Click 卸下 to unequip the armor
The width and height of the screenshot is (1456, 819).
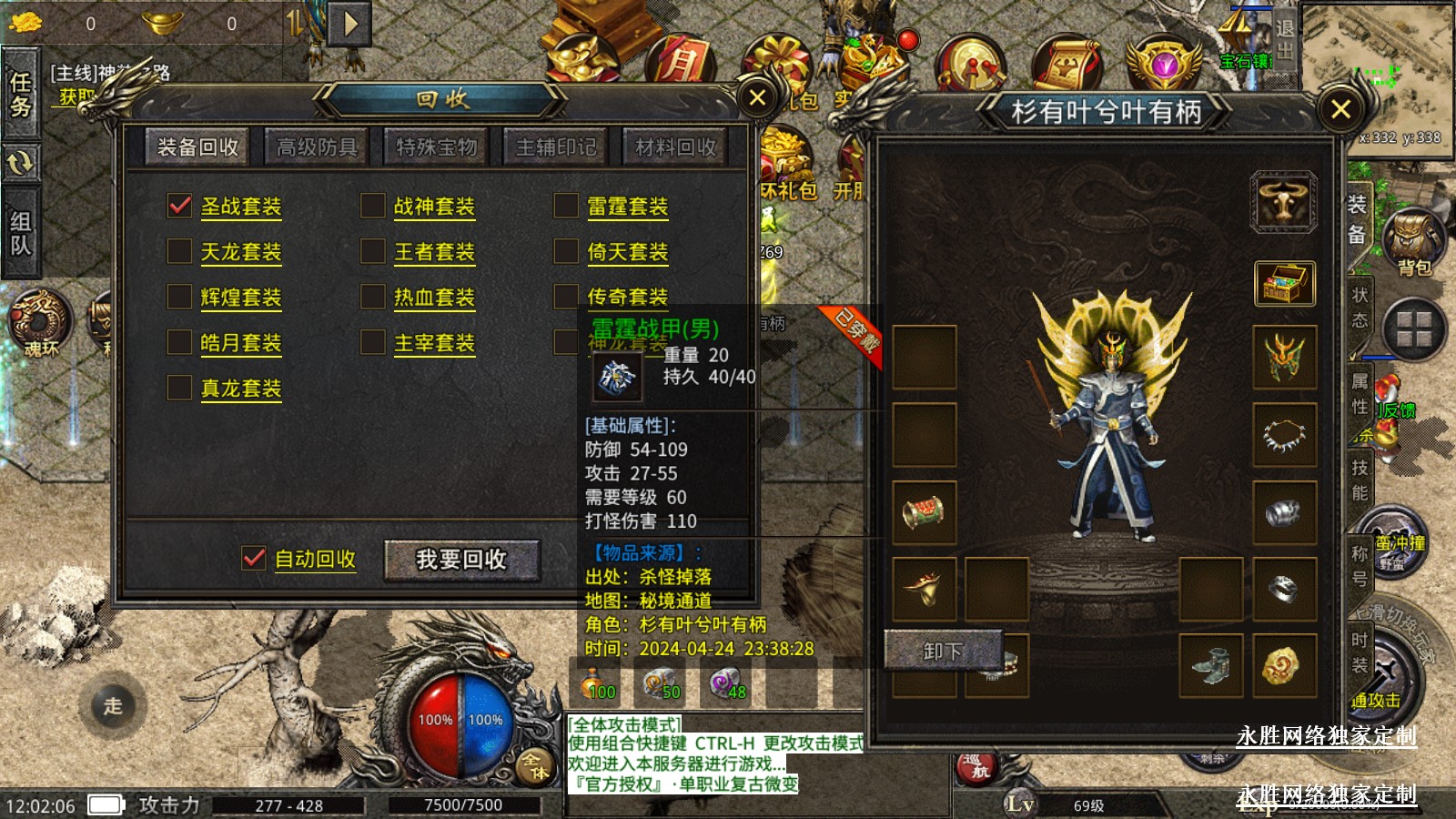[943, 652]
